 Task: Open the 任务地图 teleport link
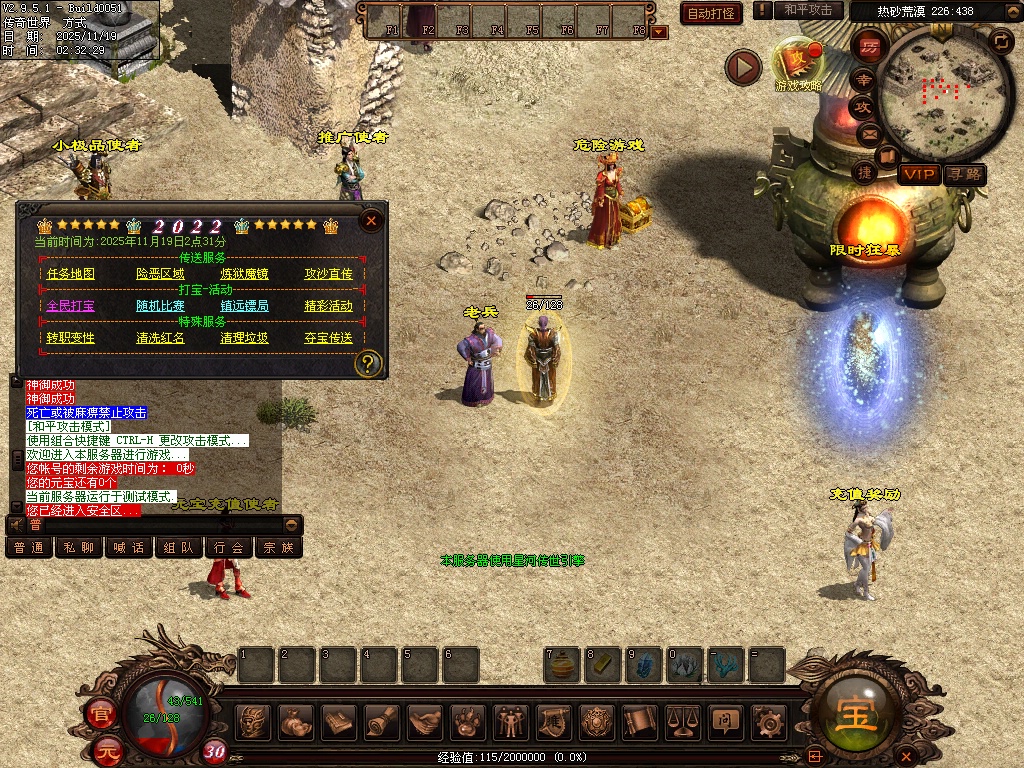pos(71,274)
